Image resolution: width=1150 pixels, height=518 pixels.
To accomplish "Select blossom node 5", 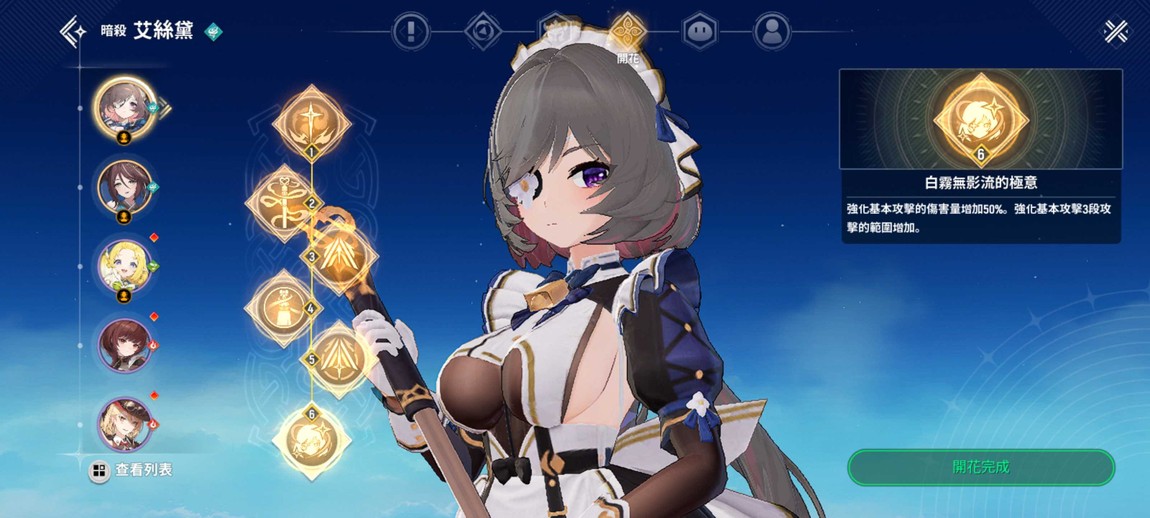I will (340, 357).
